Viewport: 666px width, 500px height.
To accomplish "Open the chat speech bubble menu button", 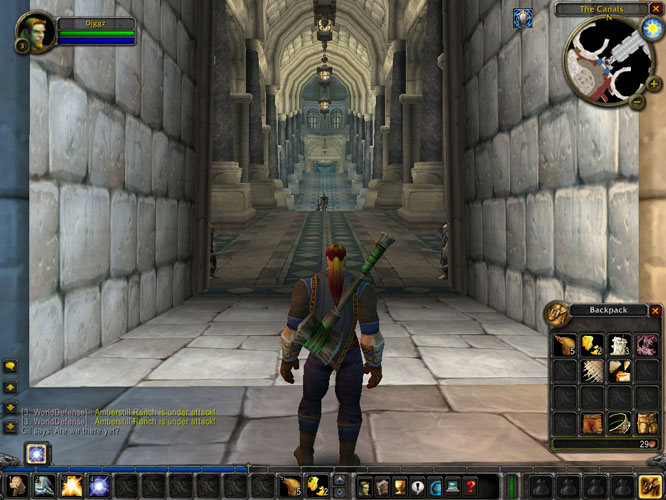I will (x=11, y=366).
